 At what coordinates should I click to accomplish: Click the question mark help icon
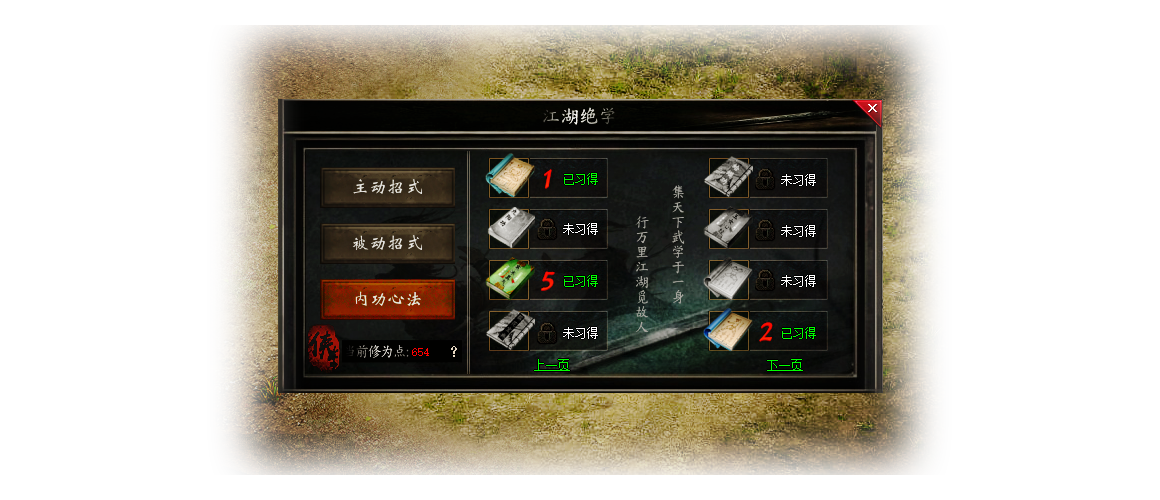[x=453, y=352]
